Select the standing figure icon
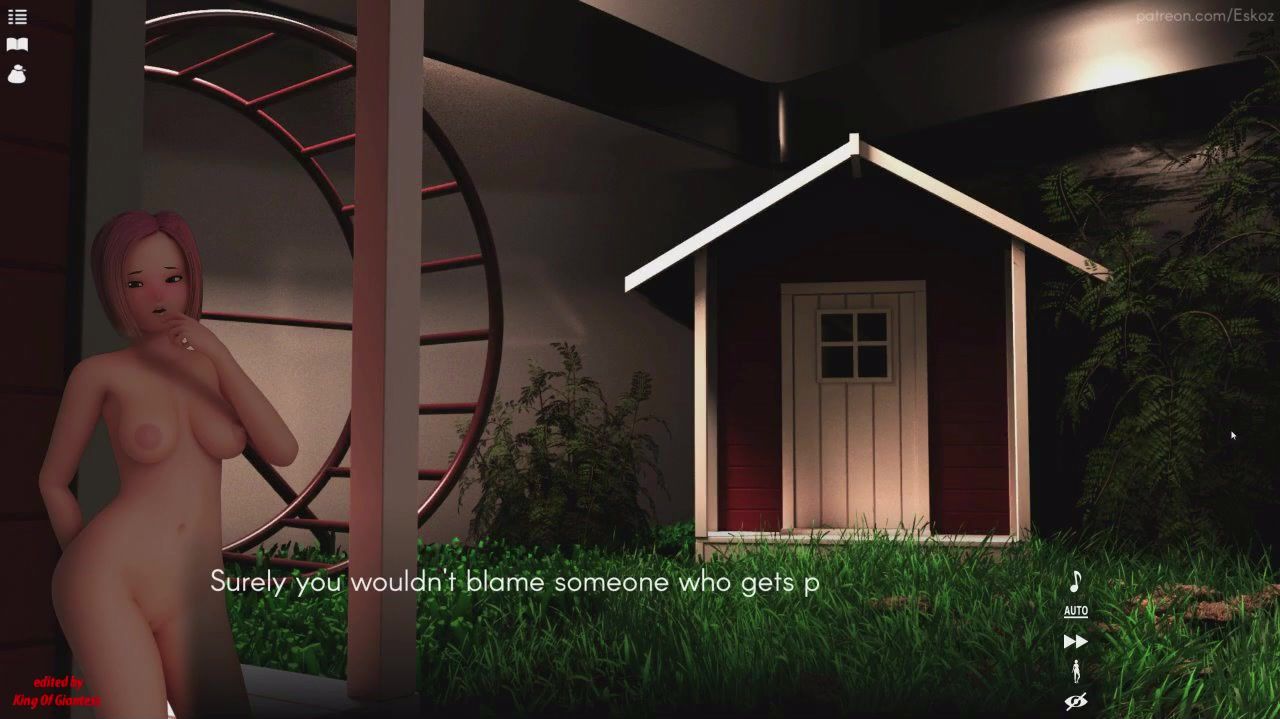The height and width of the screenshot is (719, 1280). pyautogui.click(x=1075, y=671)
